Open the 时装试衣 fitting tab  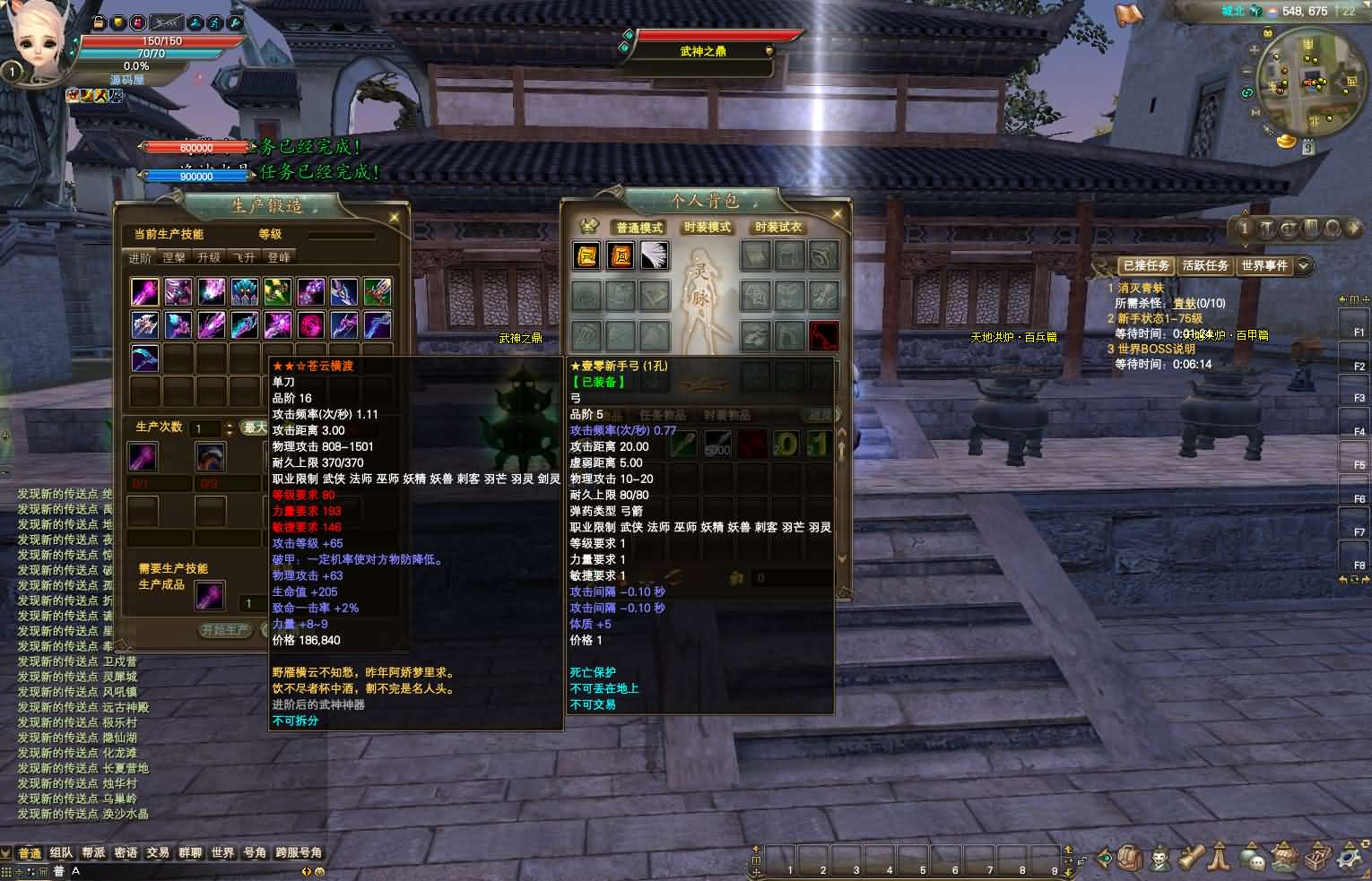tap(777, 228)
